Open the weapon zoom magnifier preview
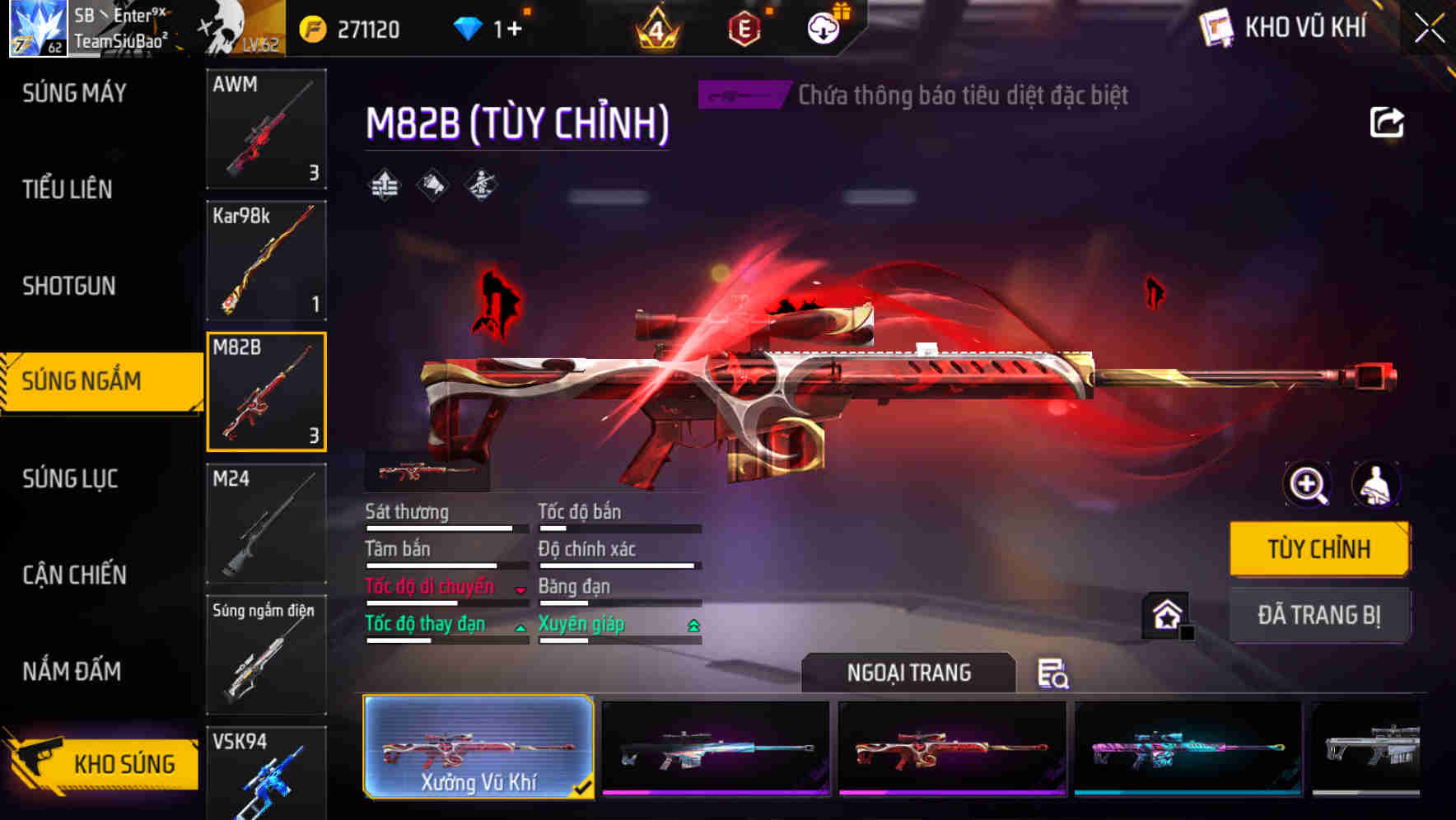Viewport: 1456px width, 820px height. click(1308, 485)
